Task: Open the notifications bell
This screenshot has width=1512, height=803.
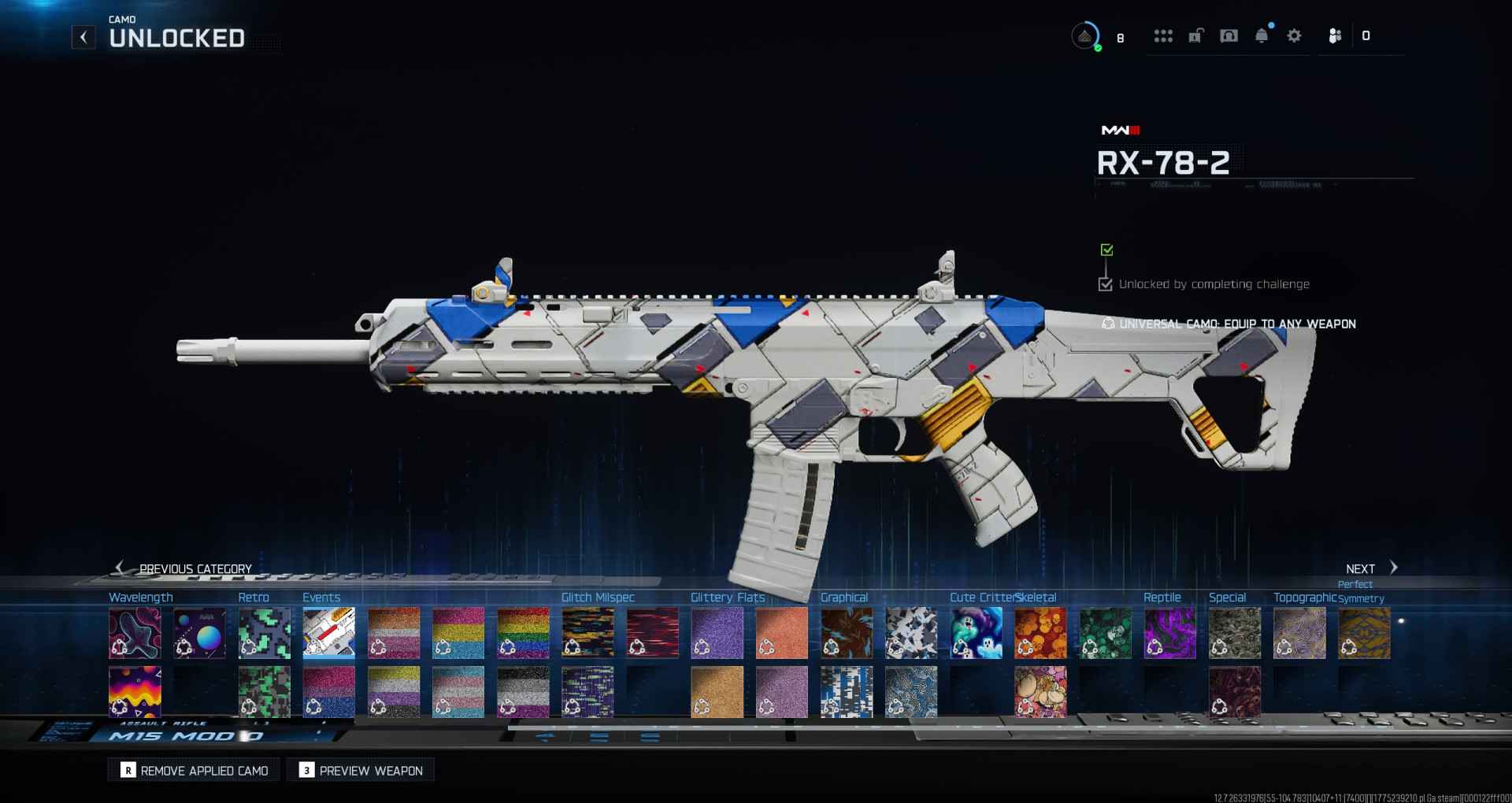Action: [1263, 35]
